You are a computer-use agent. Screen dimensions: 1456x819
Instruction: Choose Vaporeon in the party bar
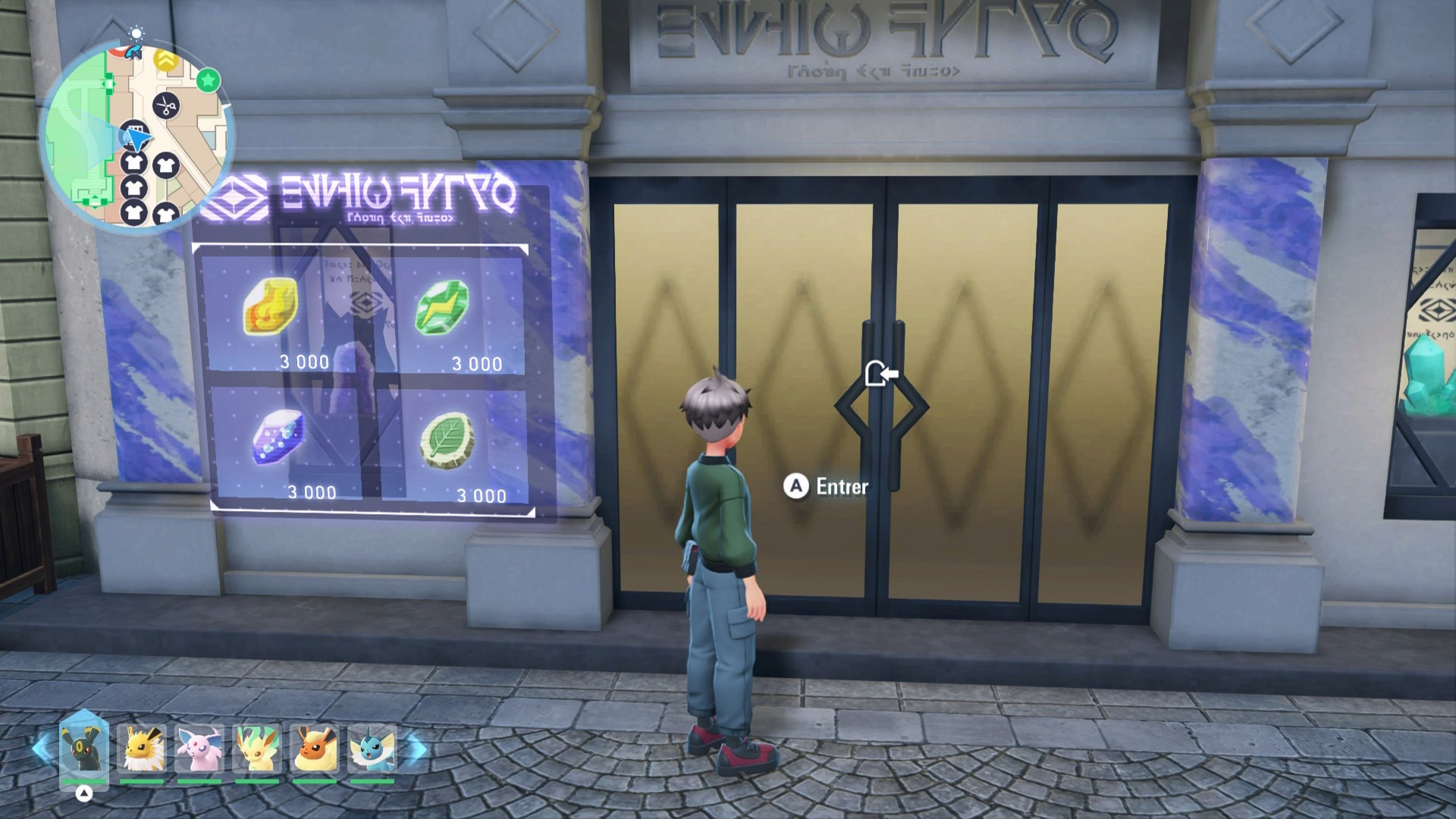(x=372, y=749)
